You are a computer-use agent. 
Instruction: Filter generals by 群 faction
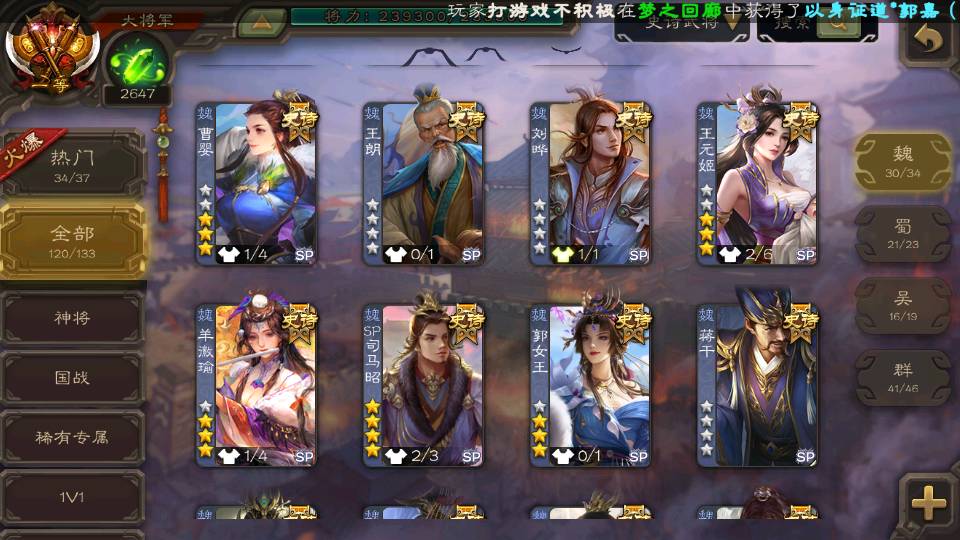(x=903, y=377)
